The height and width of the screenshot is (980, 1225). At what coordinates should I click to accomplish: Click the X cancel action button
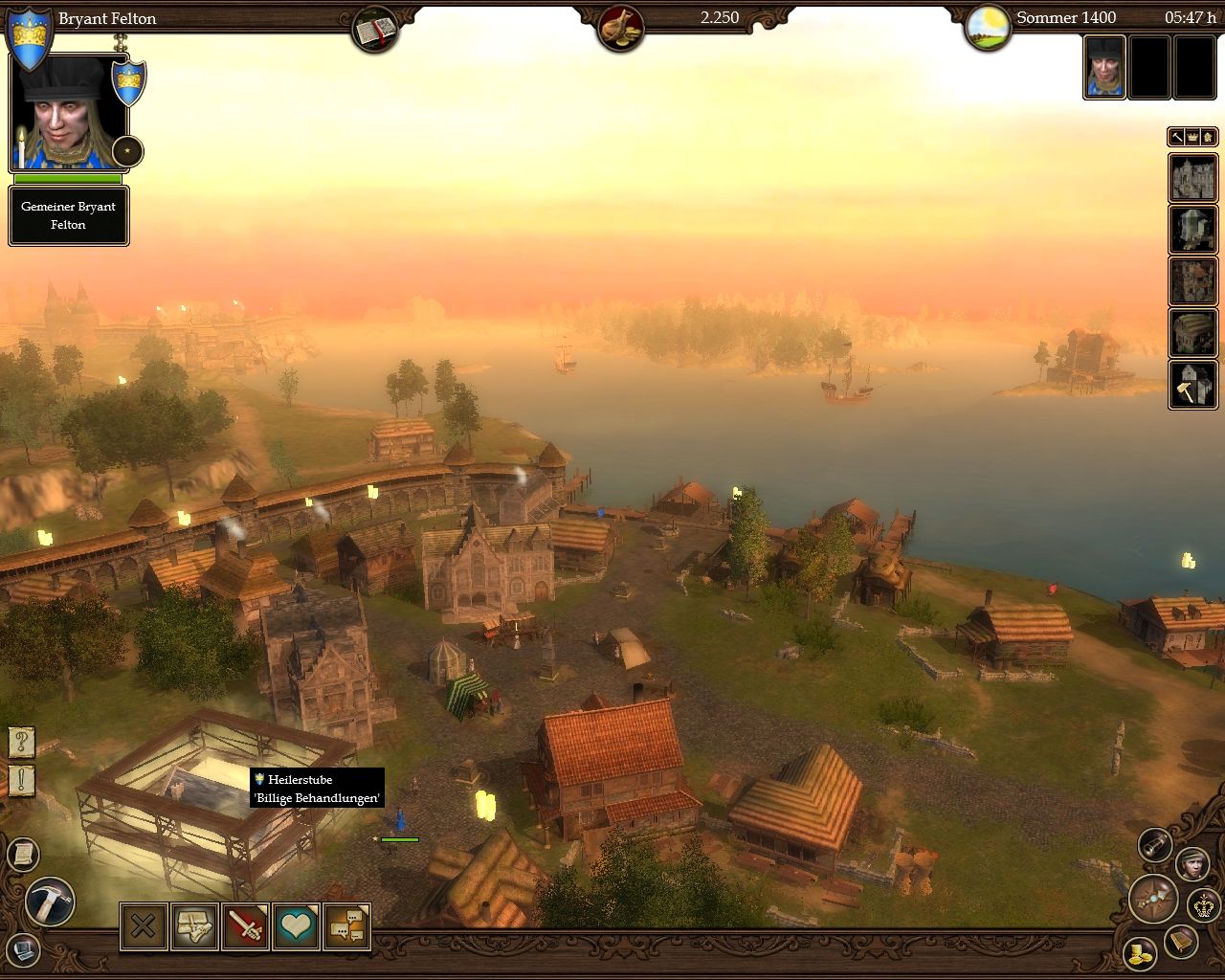click(x=144, y=926)
